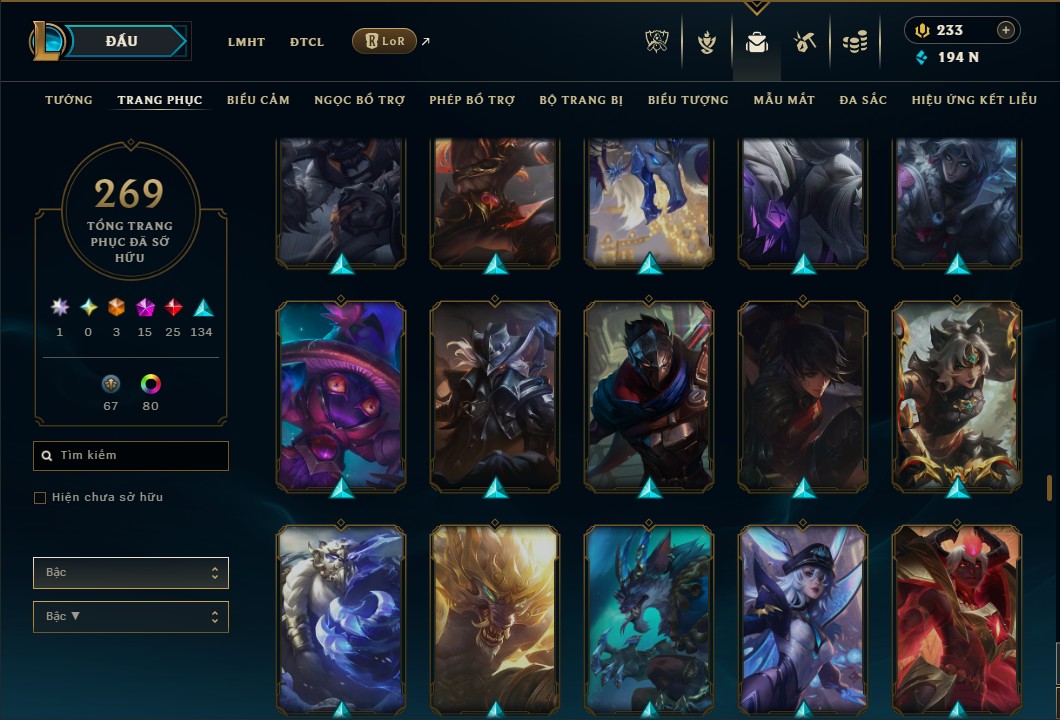Toggle the Hiện chưa sở hữu checkbox
1060x720 pixels.
coord(40,498)
